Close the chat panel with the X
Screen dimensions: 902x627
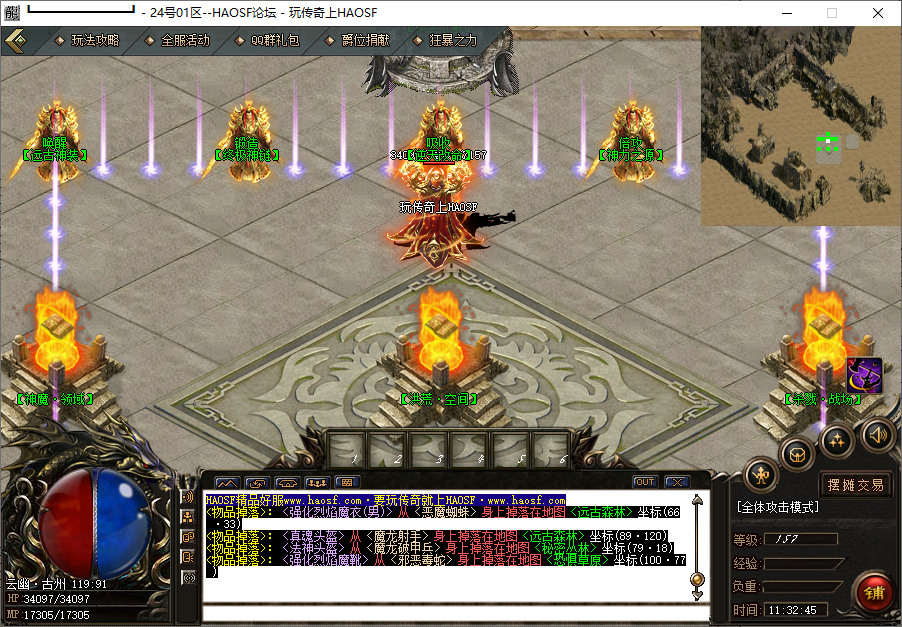click(x=677, y=482)
